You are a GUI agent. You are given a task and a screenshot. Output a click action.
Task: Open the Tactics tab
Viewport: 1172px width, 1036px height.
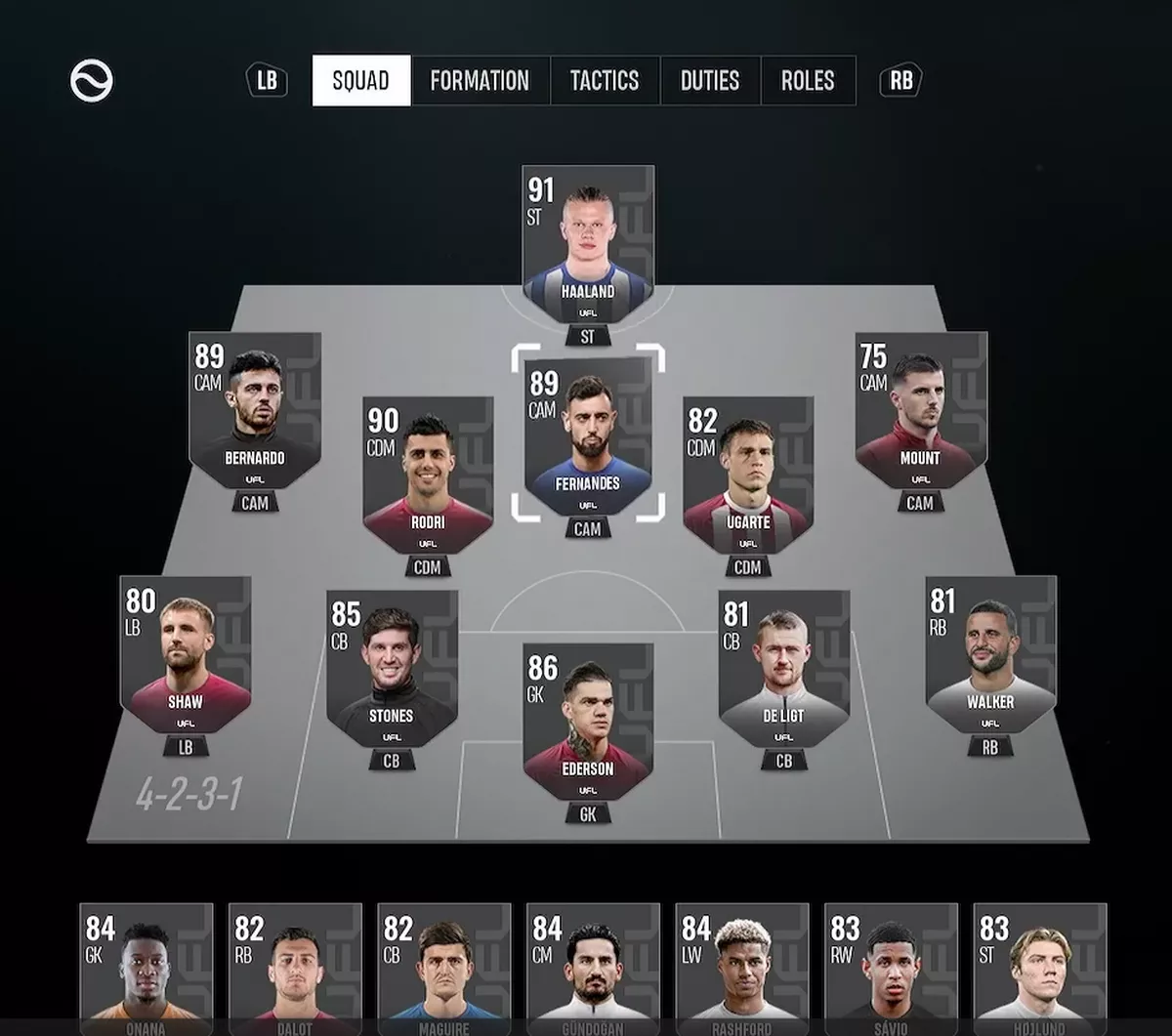(x=605, y=80)
